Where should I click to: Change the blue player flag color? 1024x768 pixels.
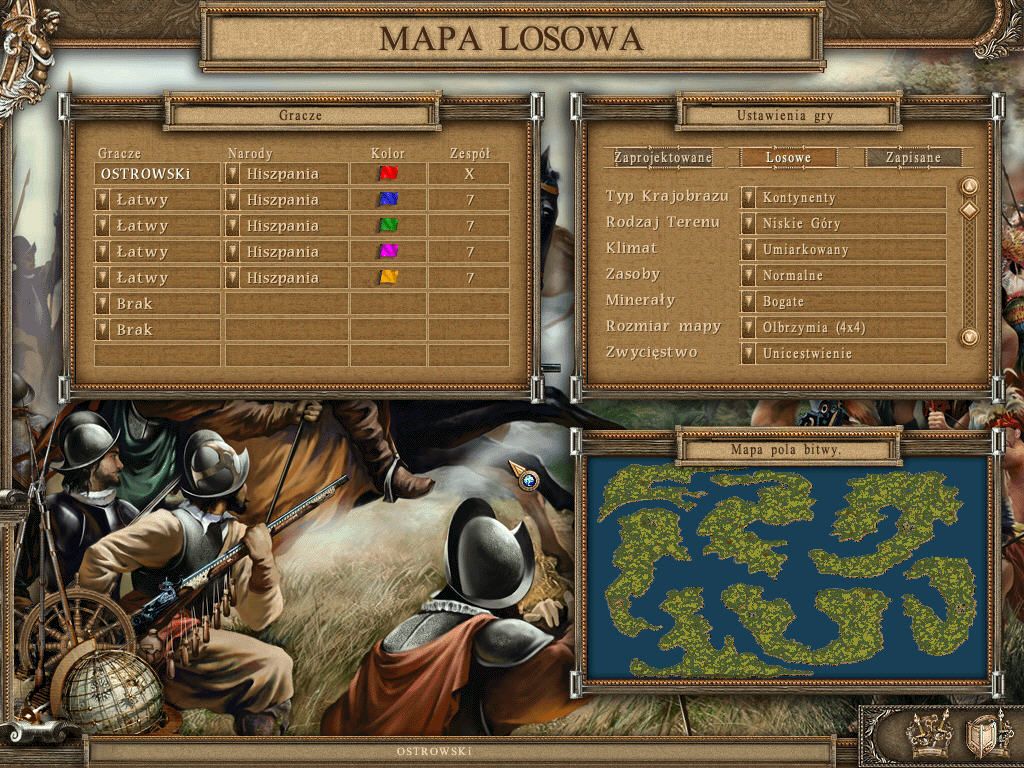click(388, 199)
